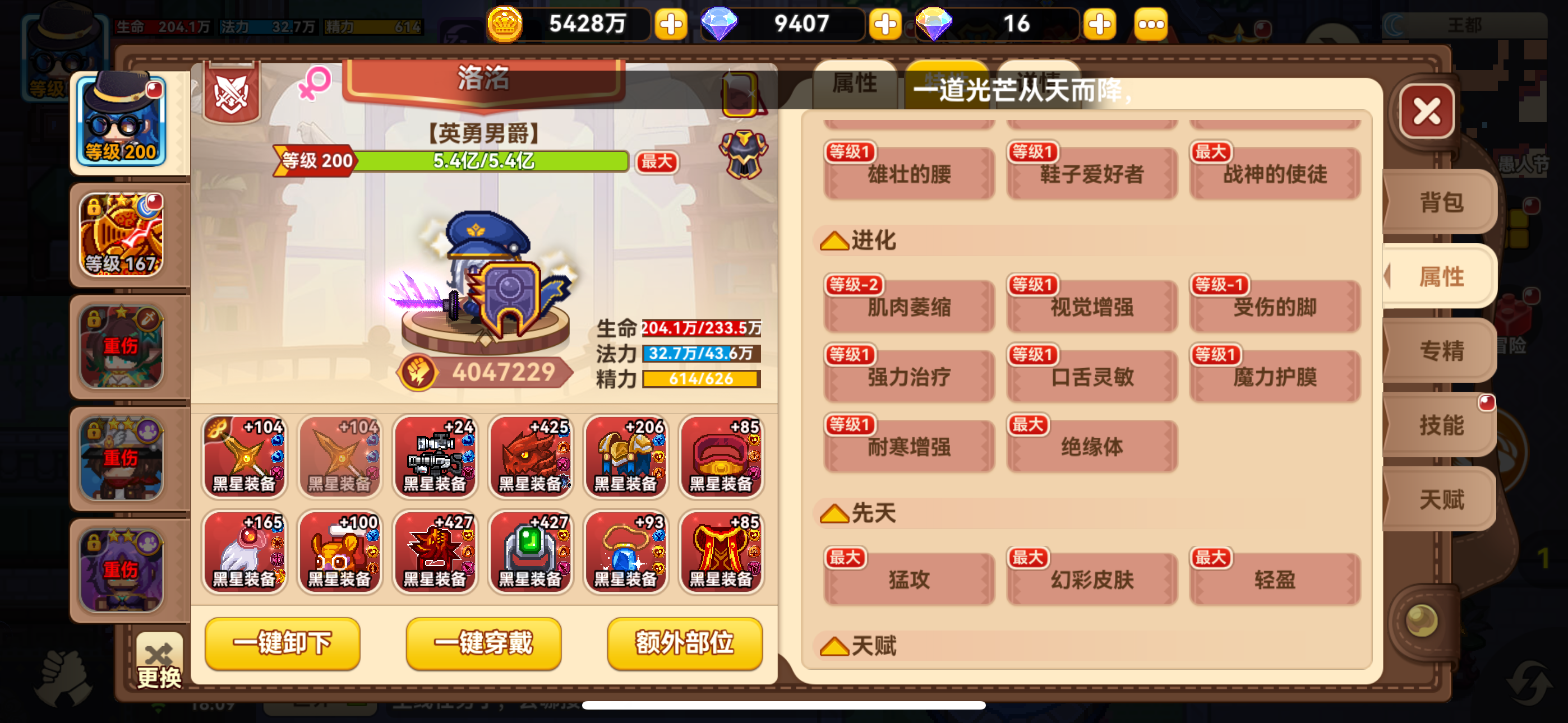Tap the plus icon next to gold coins

point(671,24)
